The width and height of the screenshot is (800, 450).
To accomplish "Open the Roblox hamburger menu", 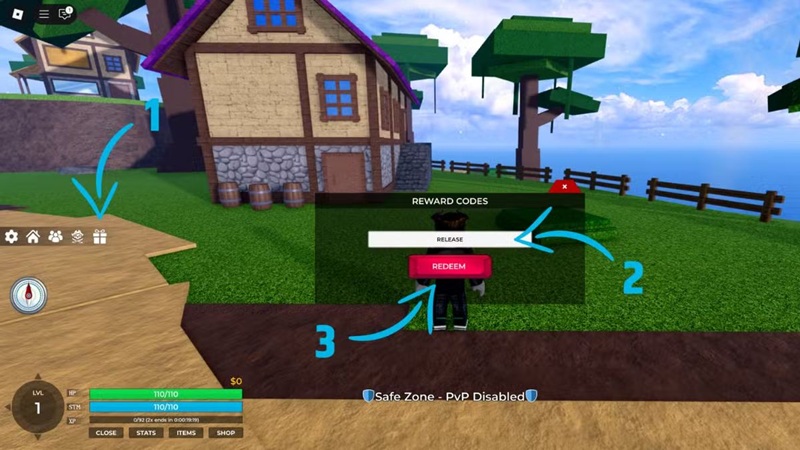I will [x=43, y=13].
